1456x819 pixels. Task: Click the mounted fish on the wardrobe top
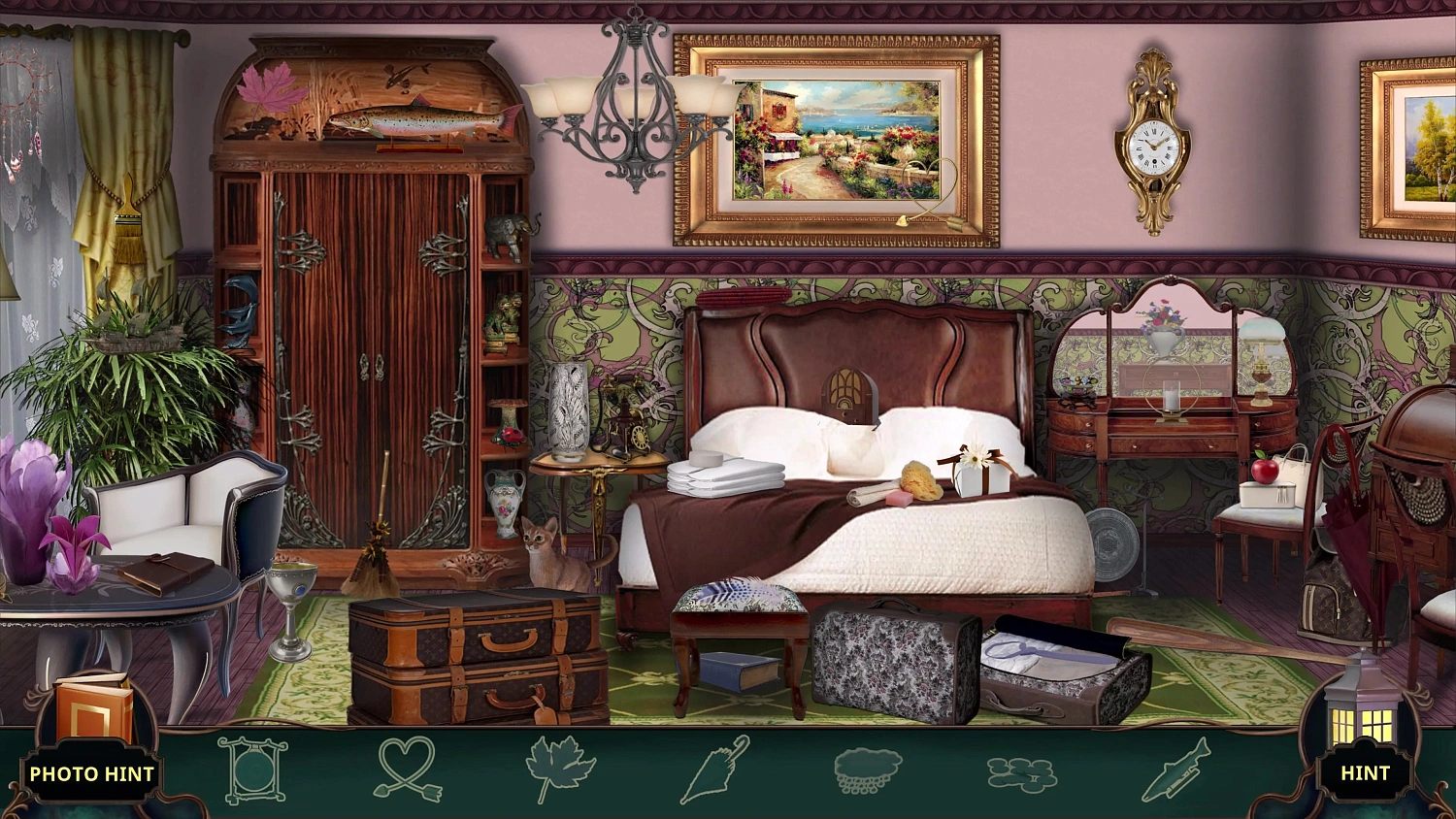point(420,119)
